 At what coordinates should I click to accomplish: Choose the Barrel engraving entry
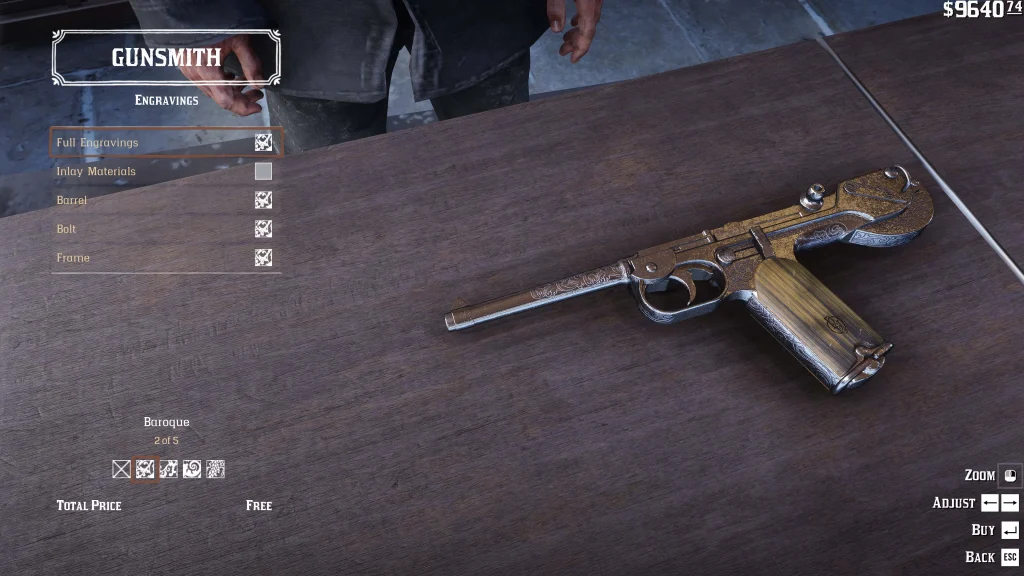coord(166,200)
